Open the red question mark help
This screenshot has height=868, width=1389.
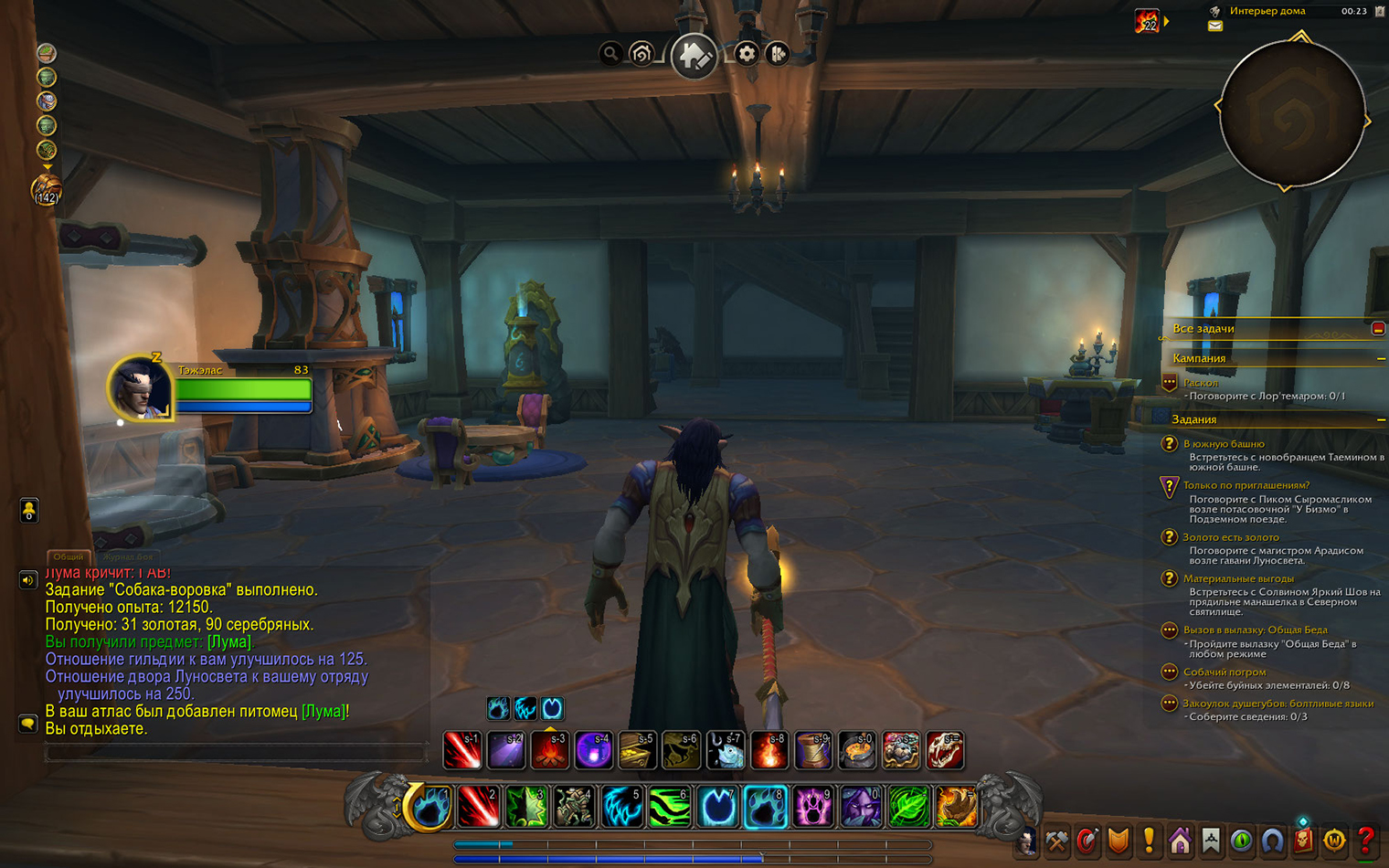pos(1366,840)
